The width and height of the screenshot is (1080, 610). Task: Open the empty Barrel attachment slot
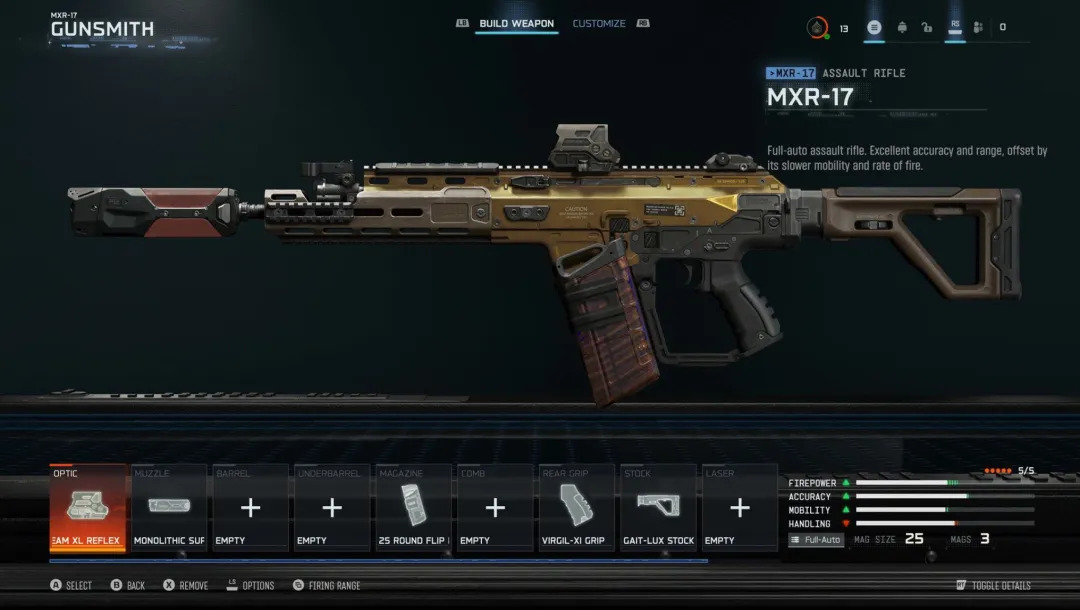pyautogui.click(x=251, y=507)
